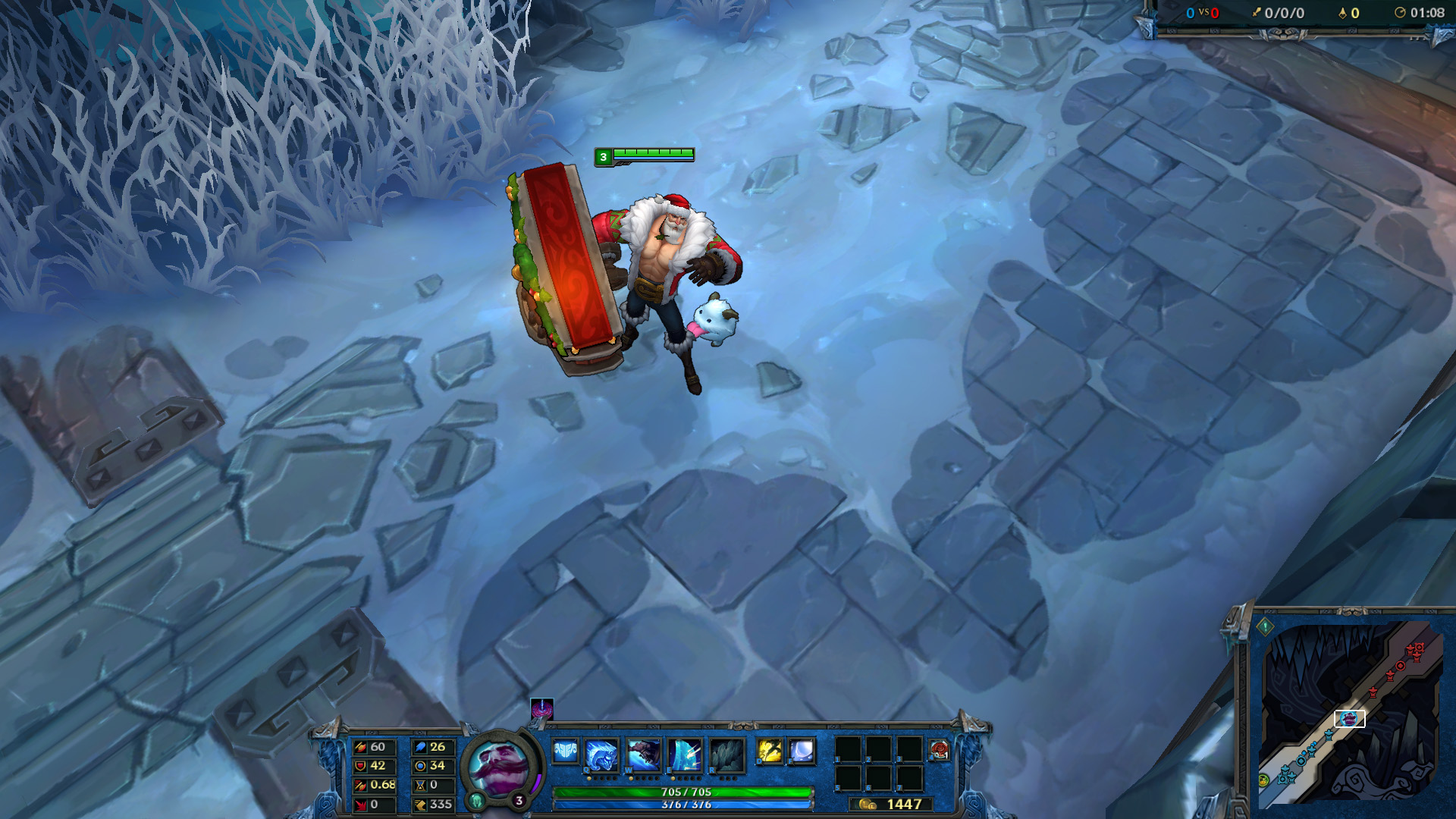Click the armor shield stat icon
Screen dimensions: 1456x819
click(360, 764)
